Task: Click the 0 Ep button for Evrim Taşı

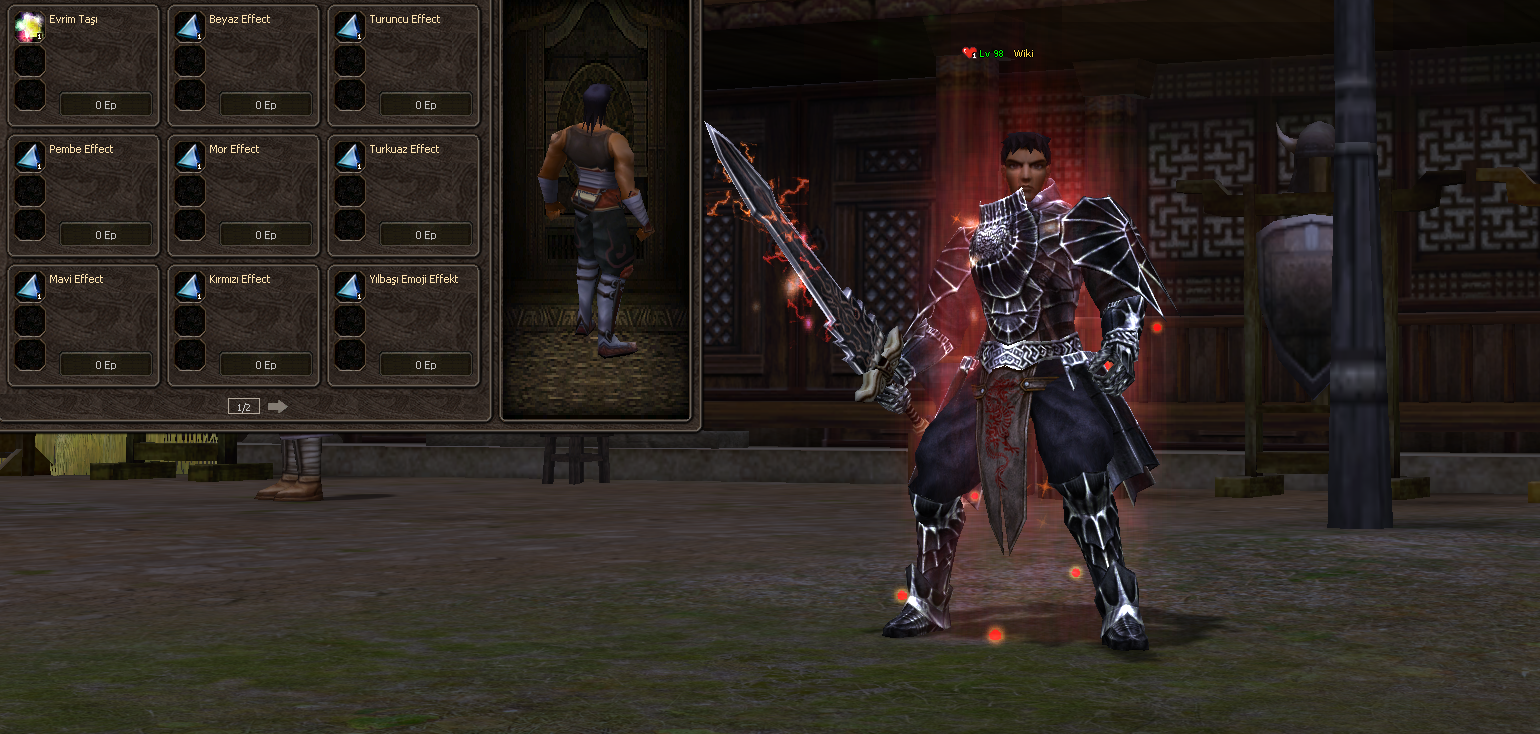Action: 106,105
